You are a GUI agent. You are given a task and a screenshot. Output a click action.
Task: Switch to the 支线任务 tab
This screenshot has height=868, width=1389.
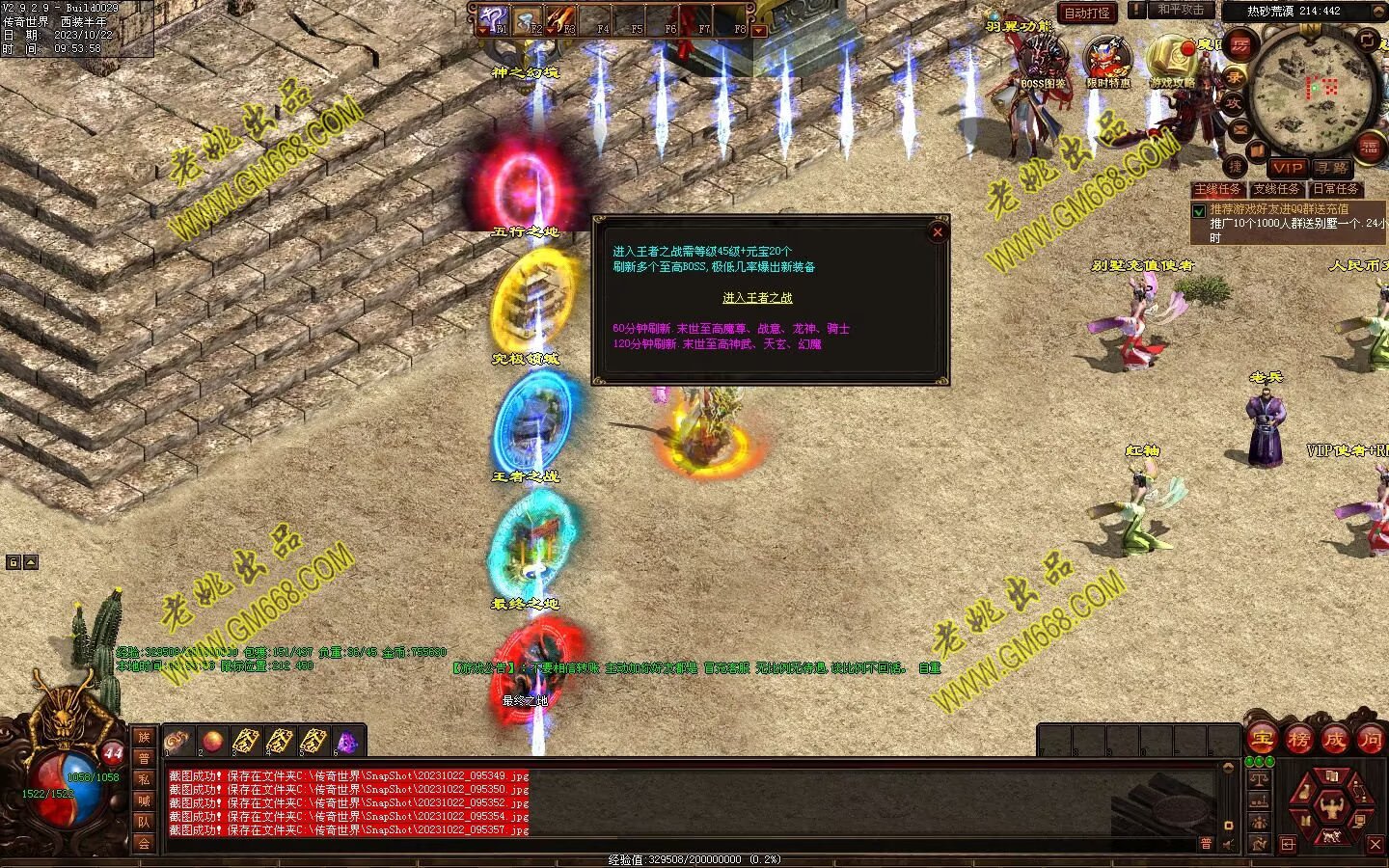[x=1276, y=189]
